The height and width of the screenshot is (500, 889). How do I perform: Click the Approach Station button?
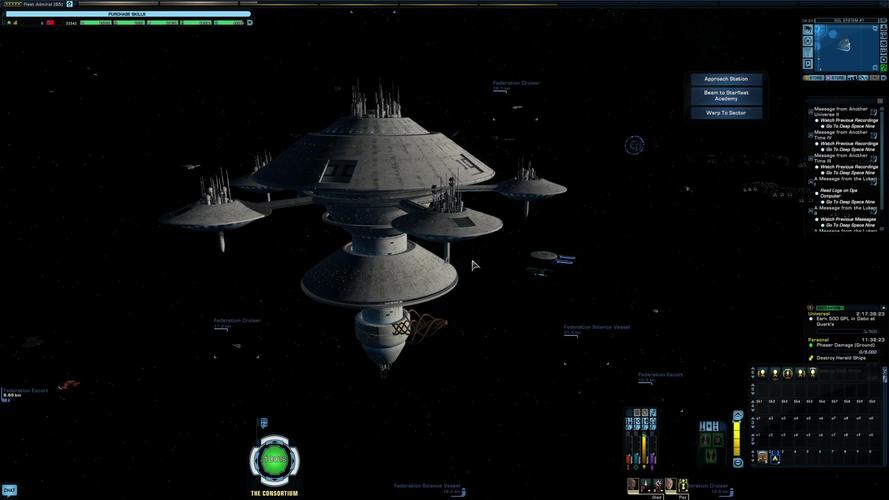[x=725, y=79]
